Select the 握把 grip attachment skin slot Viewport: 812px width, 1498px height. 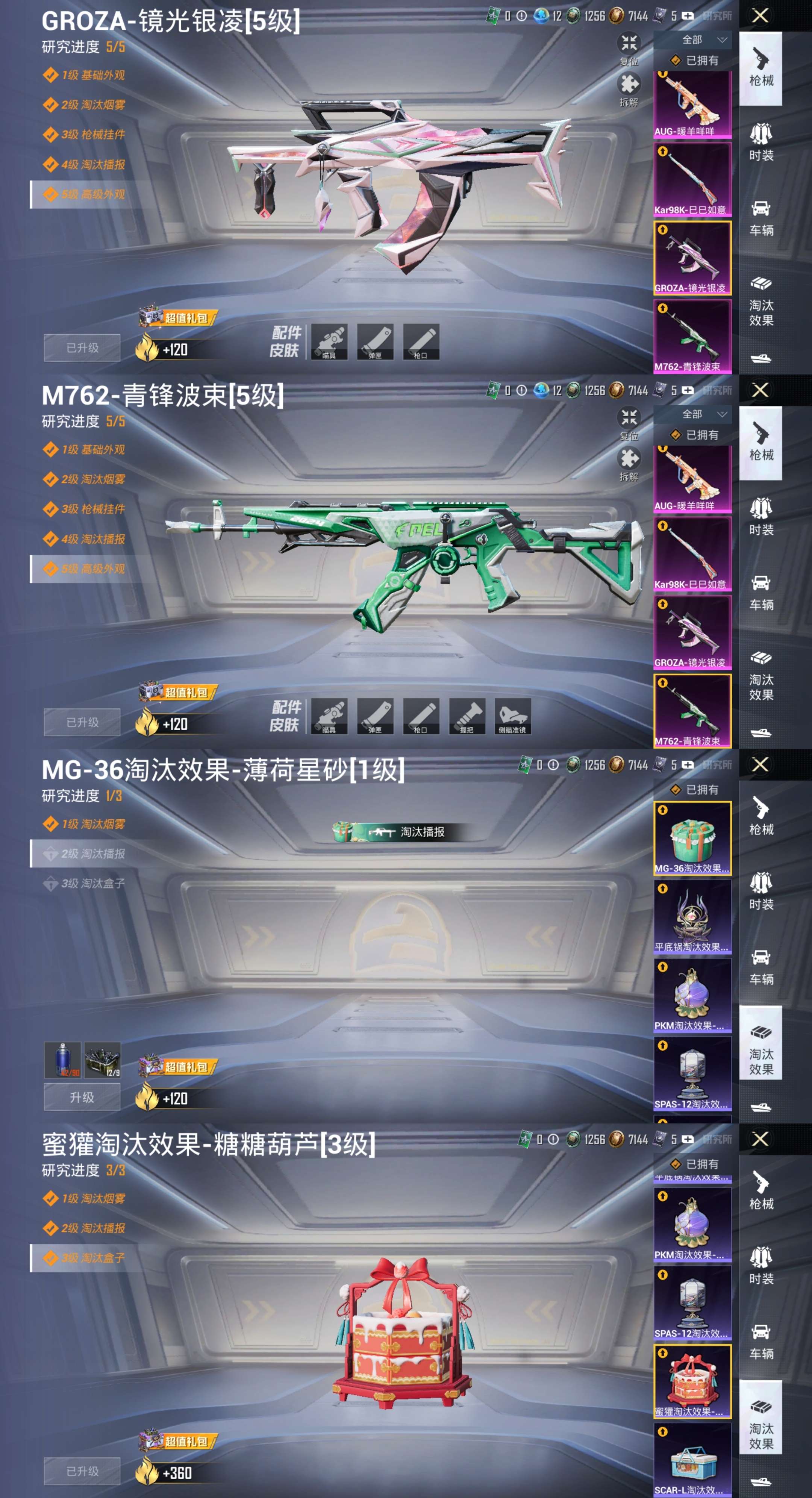point(467,716)
